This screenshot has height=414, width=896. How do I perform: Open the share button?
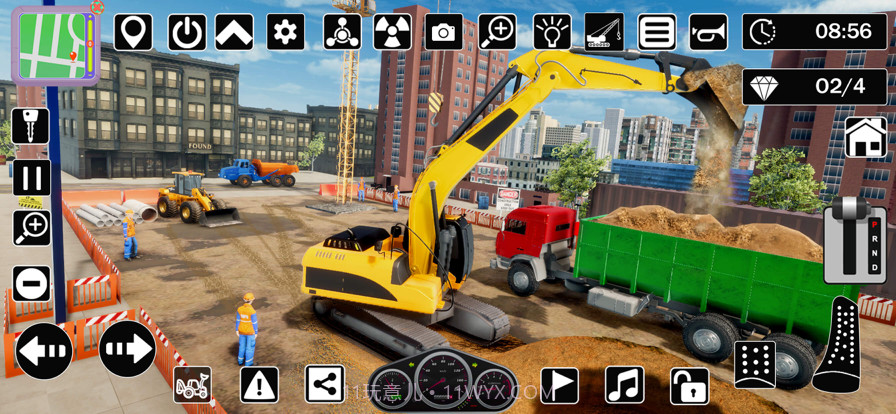point(324,385)
